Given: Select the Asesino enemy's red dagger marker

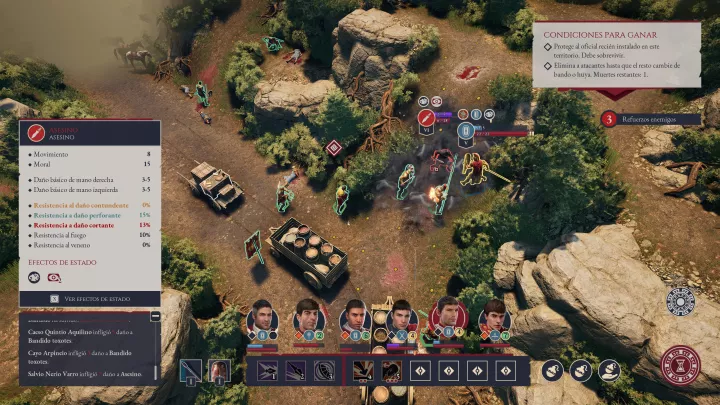Looking at the screenshot, I should [425, 119].
